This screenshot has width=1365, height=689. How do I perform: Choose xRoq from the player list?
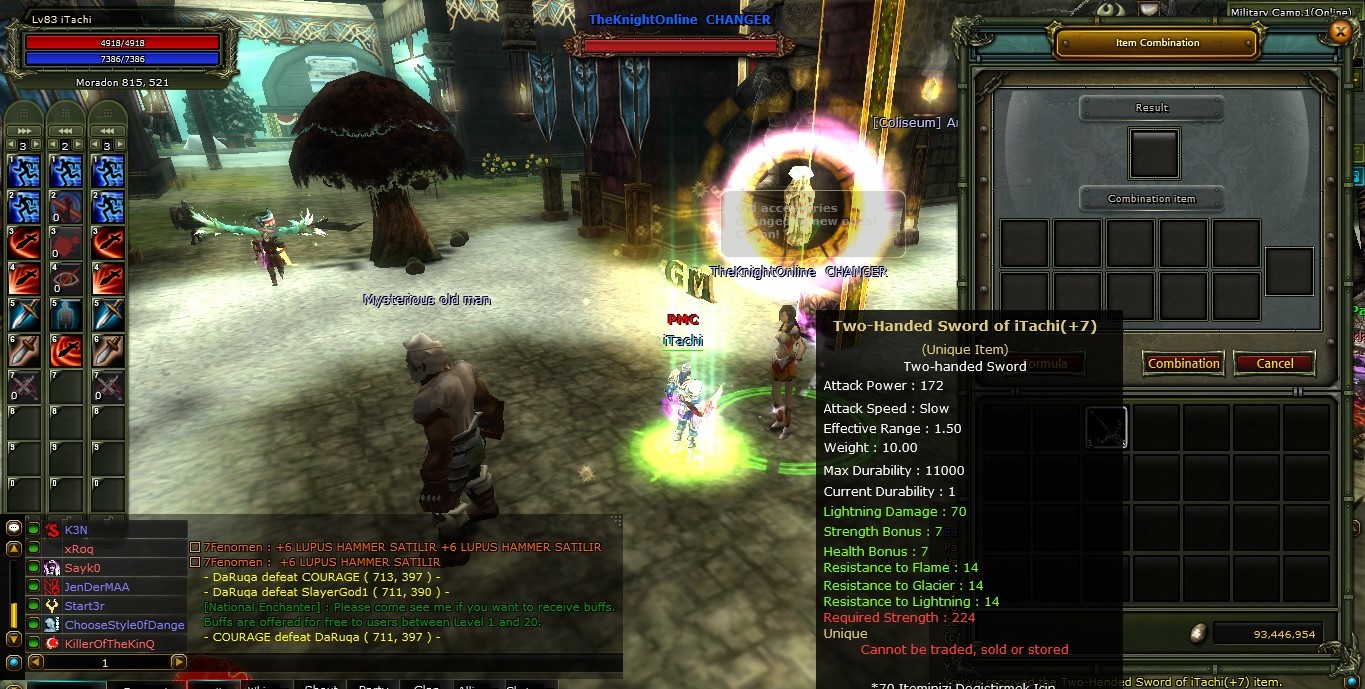point(79,549)
